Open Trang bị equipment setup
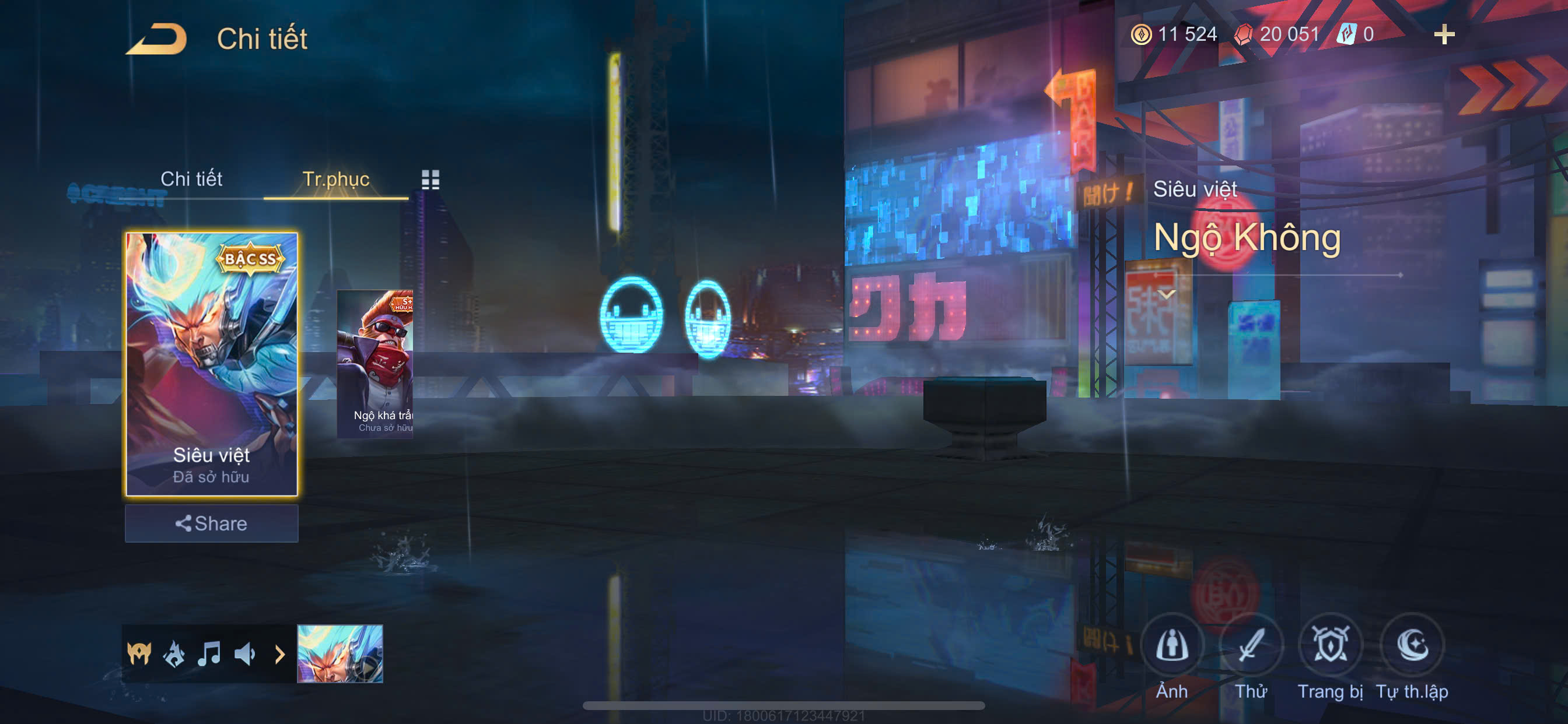 click(1330, 646)
